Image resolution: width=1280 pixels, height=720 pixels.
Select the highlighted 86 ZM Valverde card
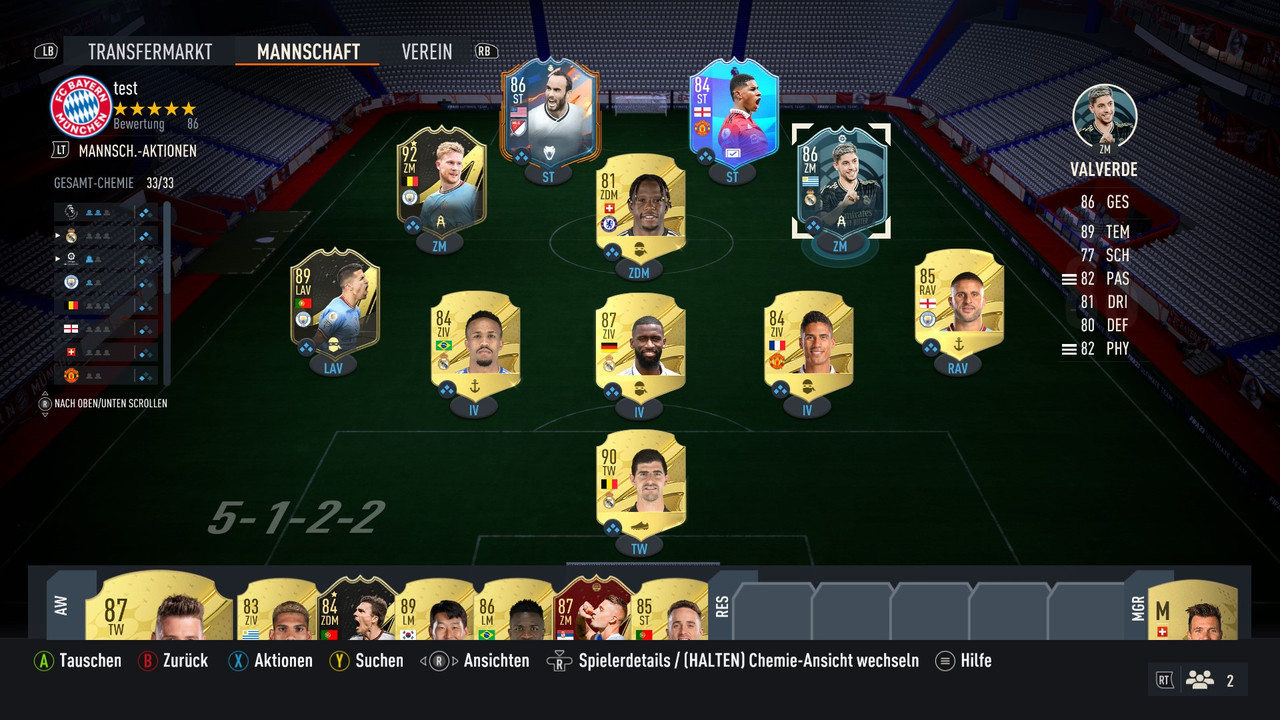840,182
